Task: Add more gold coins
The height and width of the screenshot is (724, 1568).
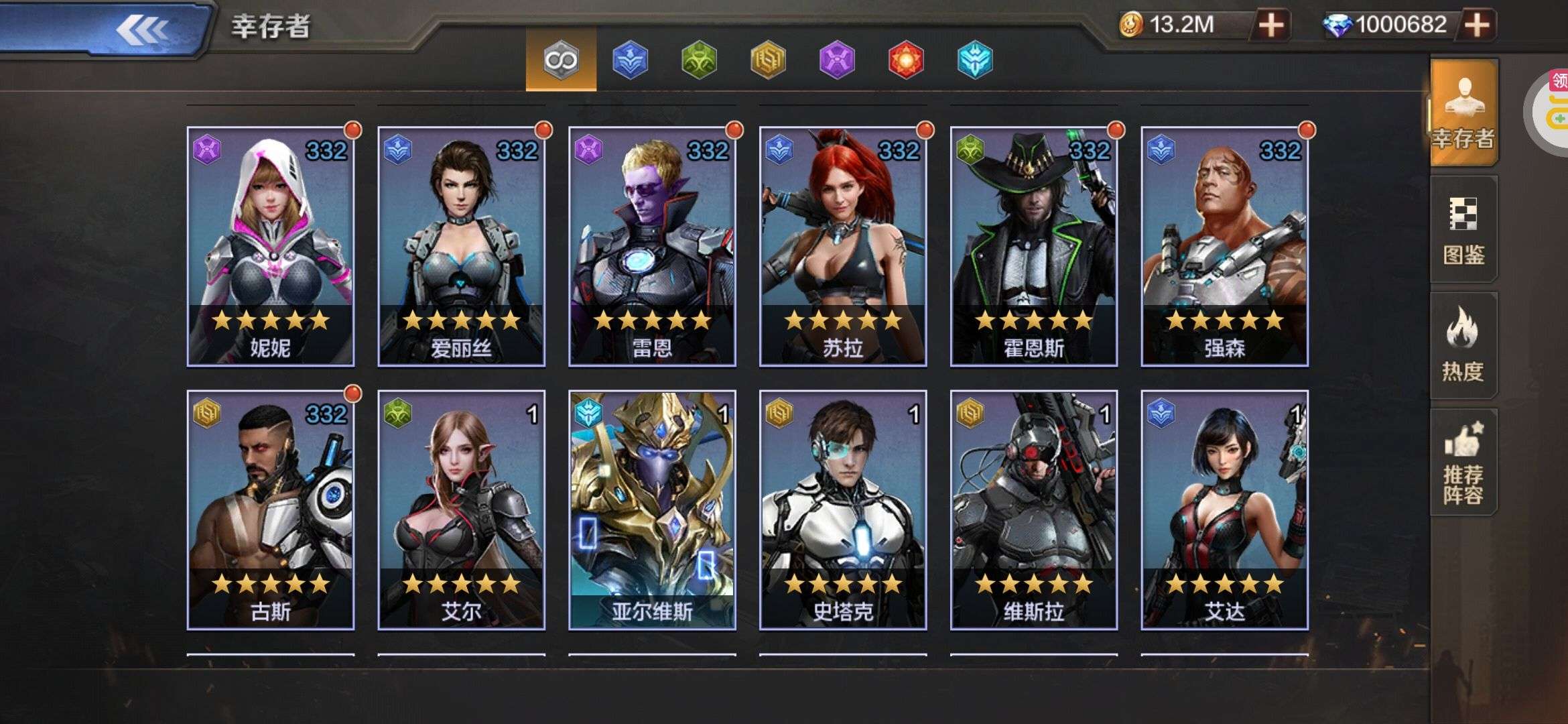Action: pyautogui.click(x=1270, y=25)
